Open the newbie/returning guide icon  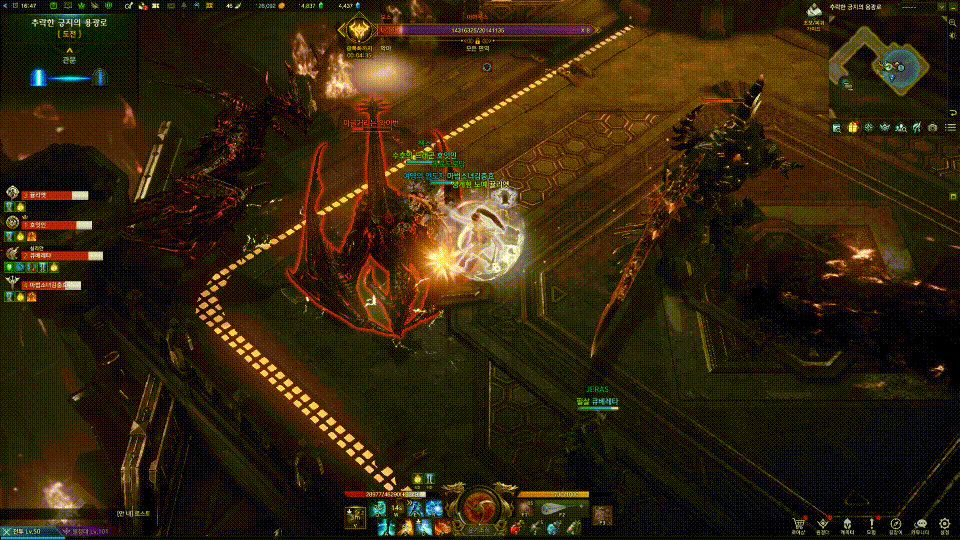(816, 12)
